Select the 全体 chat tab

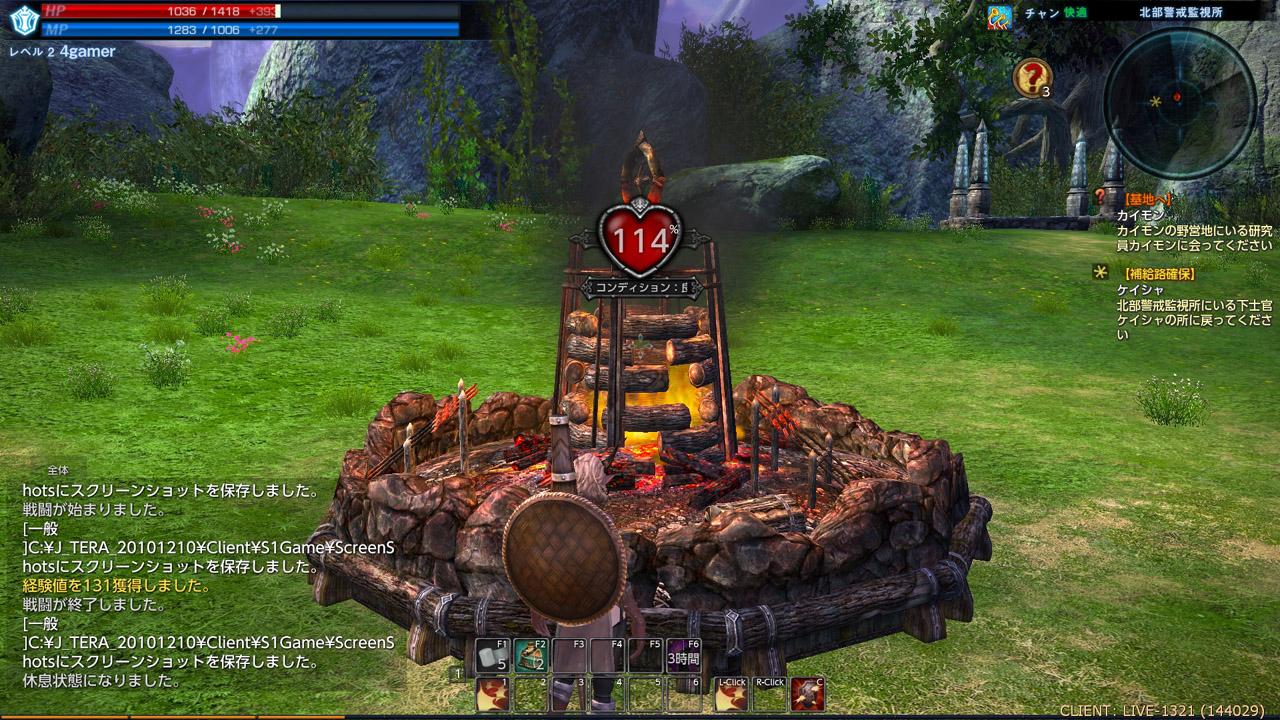(x=57, y=470)
